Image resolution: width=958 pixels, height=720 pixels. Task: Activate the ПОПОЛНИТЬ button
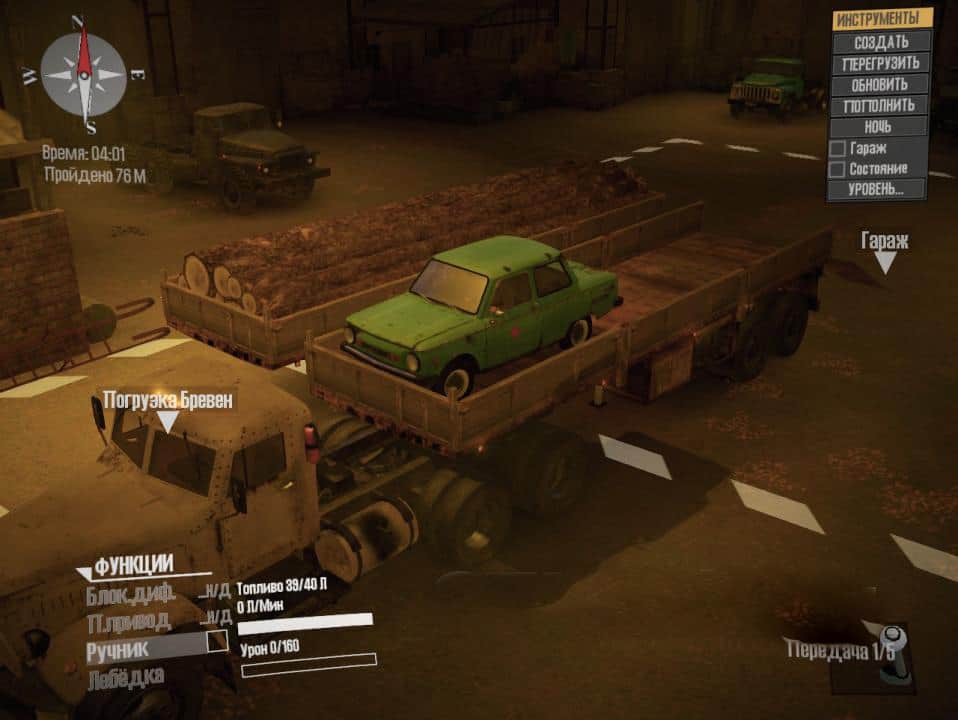pyautogui.click(x=880, y=105)
